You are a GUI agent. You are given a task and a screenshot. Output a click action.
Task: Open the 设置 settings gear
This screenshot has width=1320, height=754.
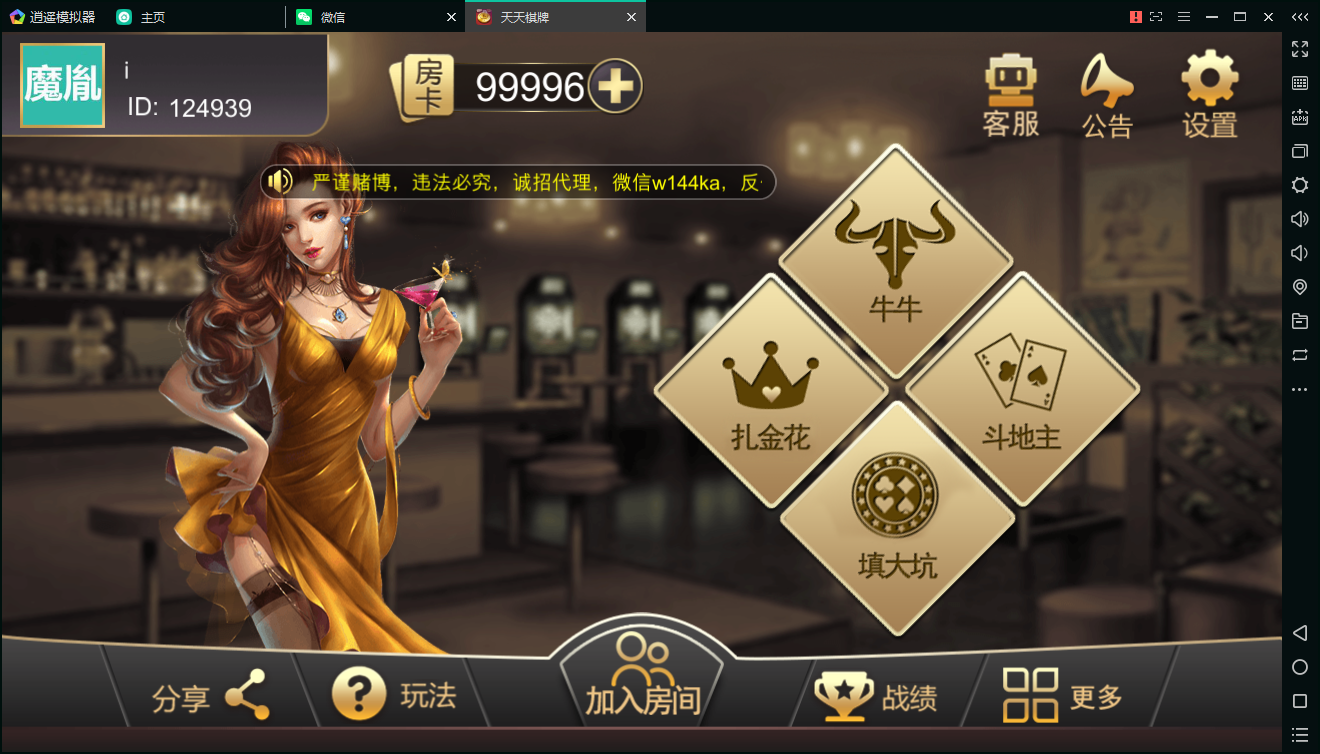(x=1207, y=95)
